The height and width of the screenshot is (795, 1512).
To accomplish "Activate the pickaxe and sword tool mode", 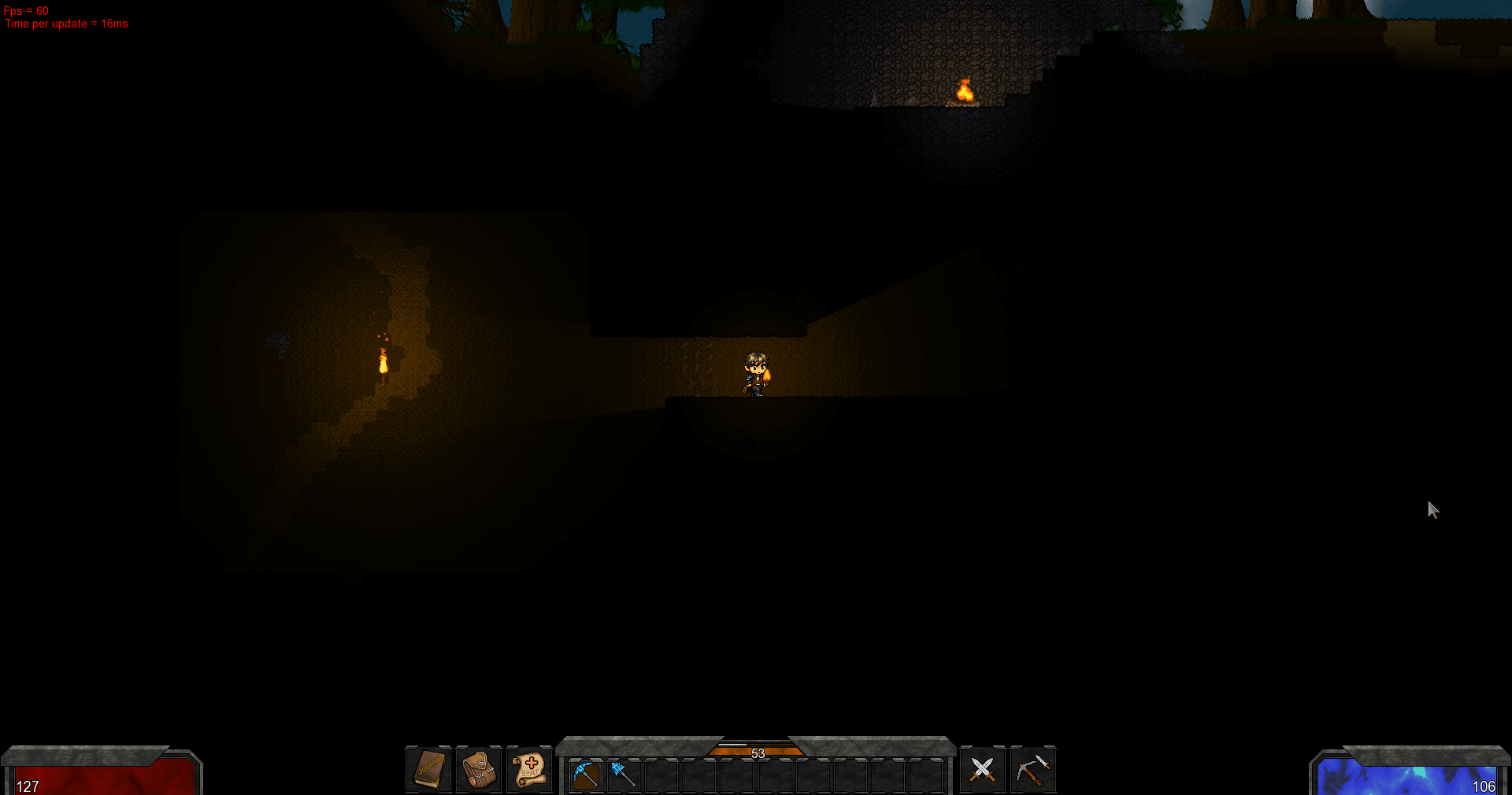I will click(1032, 769).
